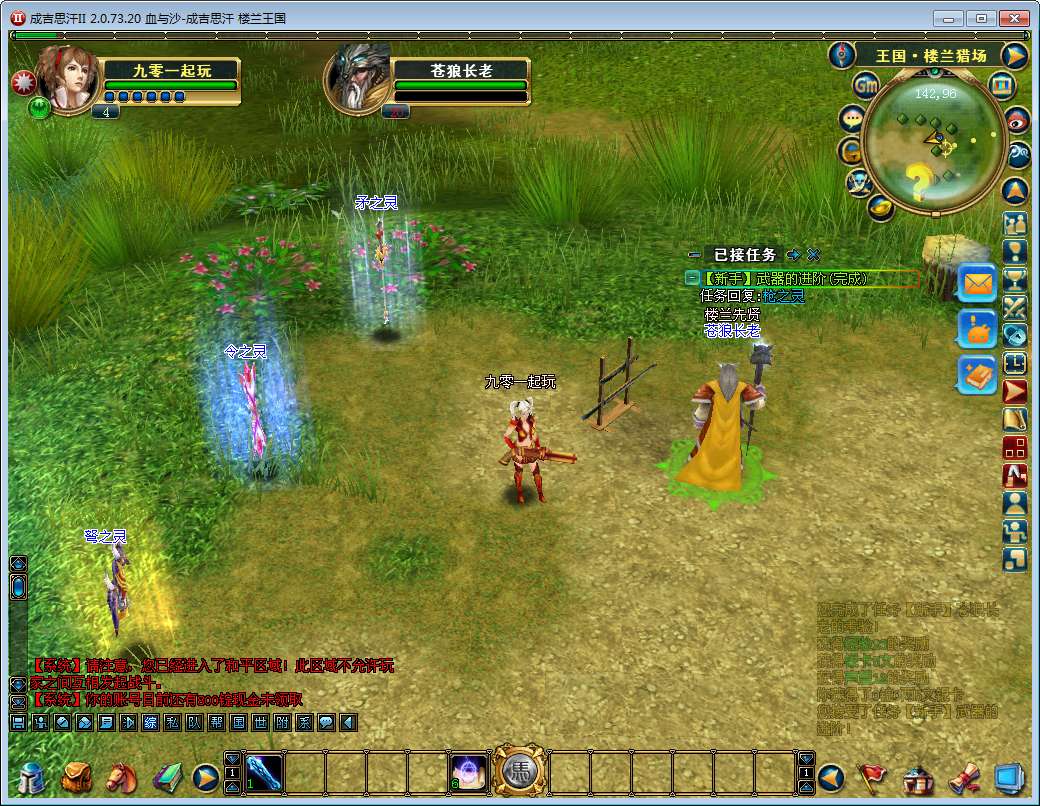The image size is (1040, 806).
Task: Switch to the 世 world chat channel
Action: point(260,722)
